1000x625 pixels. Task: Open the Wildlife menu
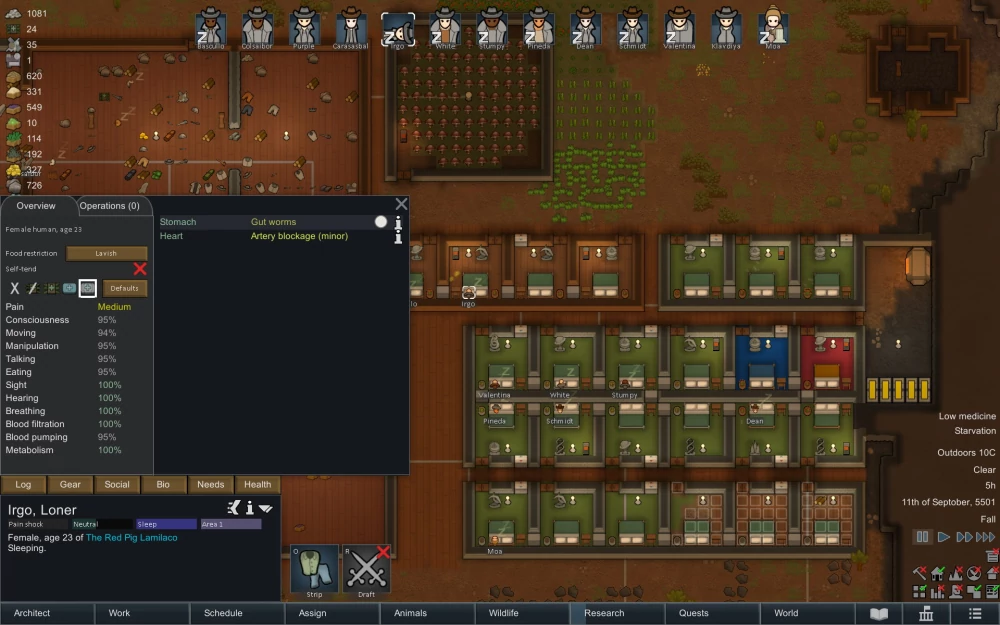tap(503, 613)
